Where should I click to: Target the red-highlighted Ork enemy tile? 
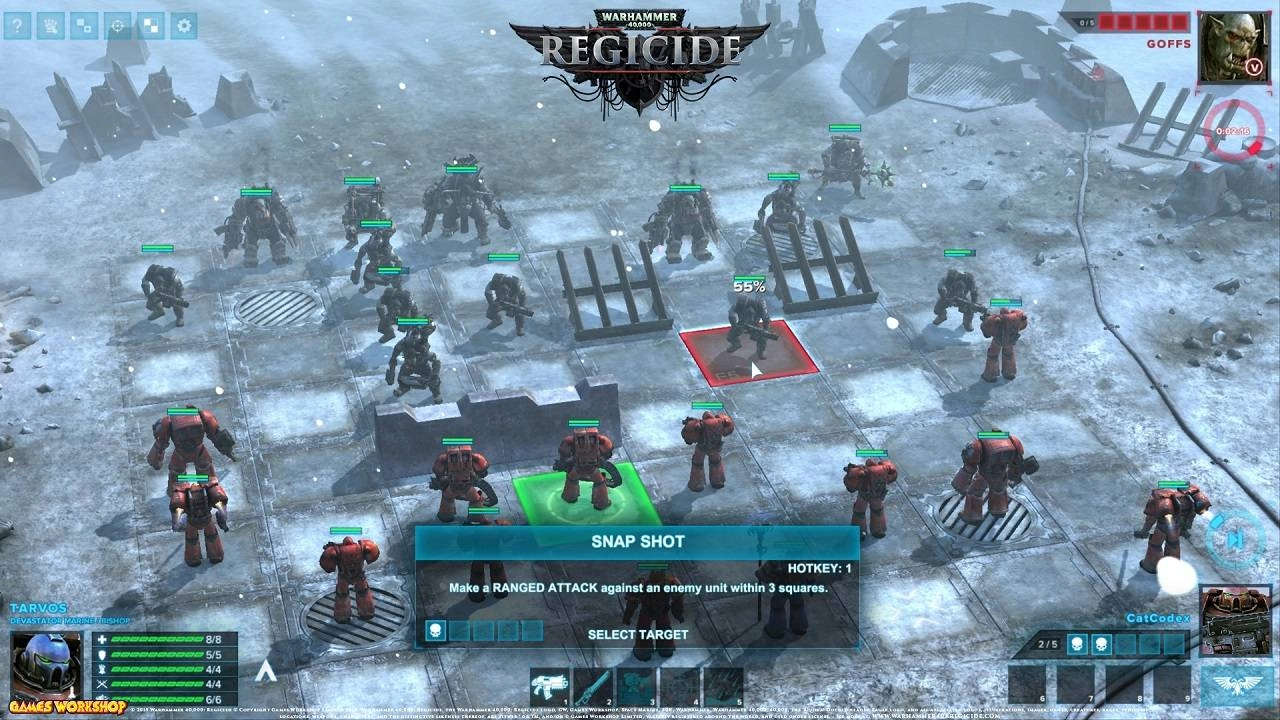pos(748,351)
